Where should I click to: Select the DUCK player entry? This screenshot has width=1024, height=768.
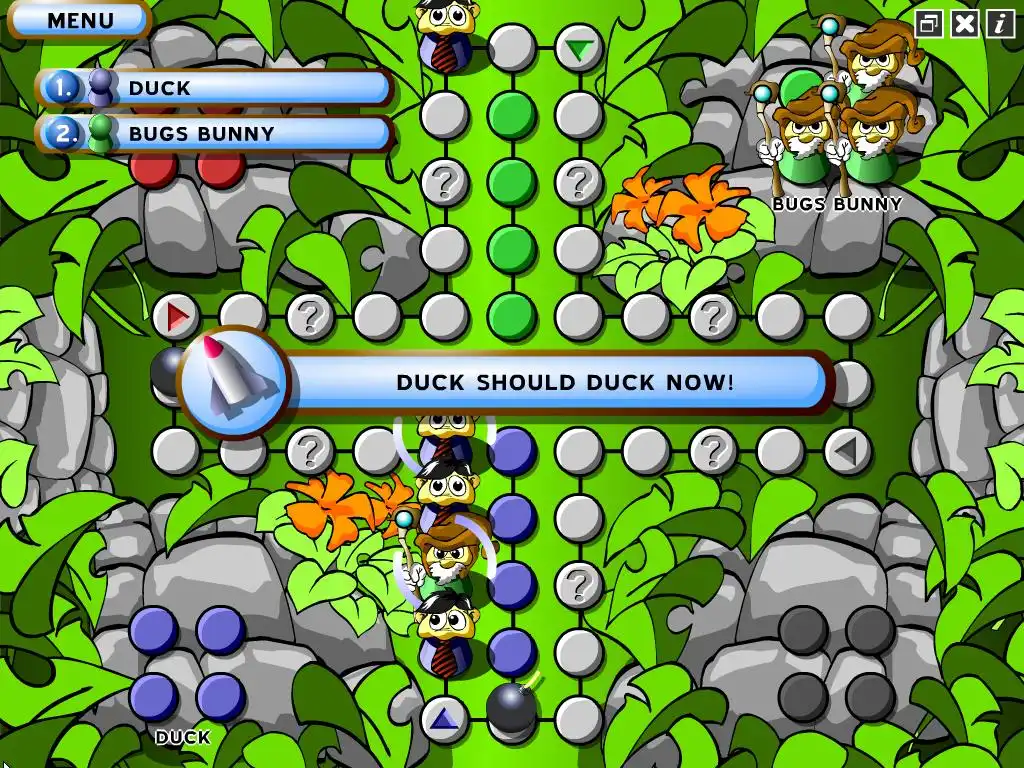[215, 88]
